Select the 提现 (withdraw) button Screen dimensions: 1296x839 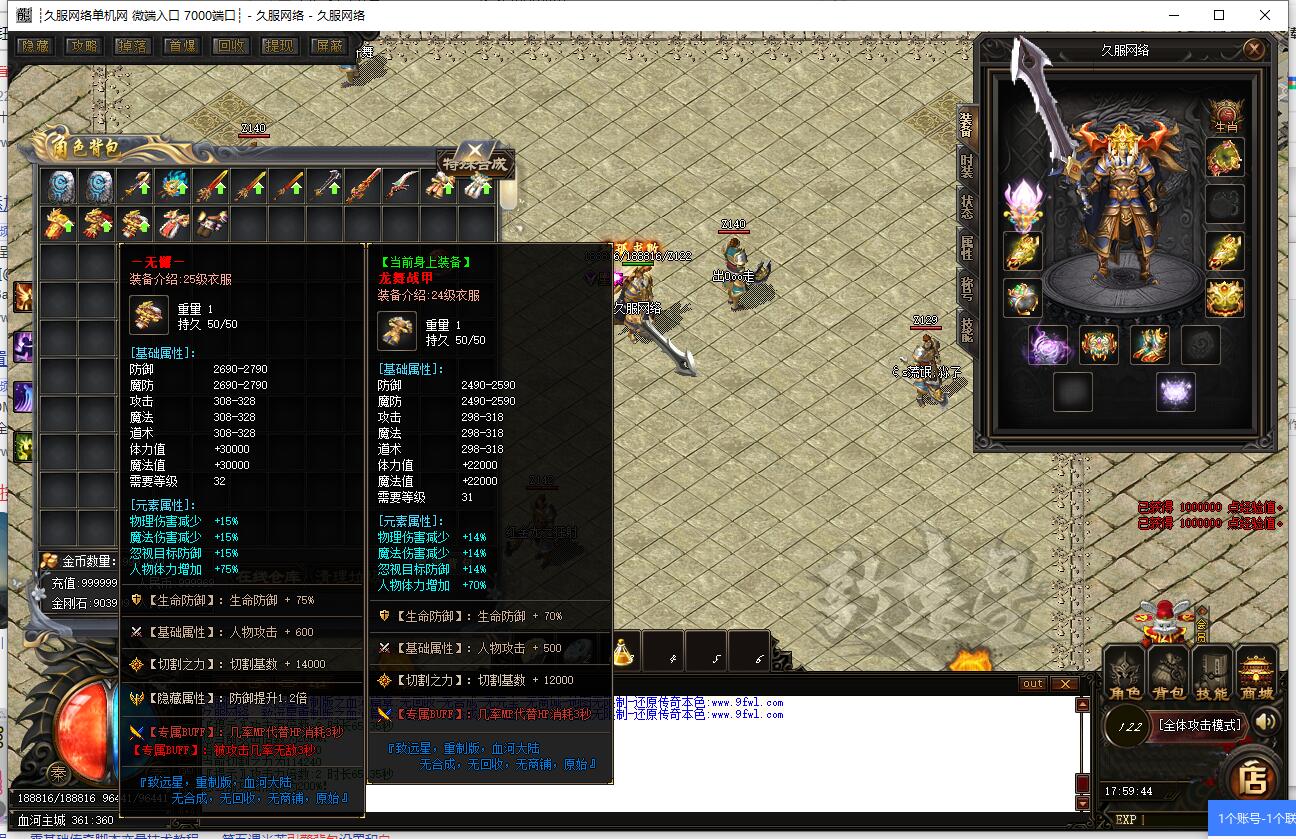pyautogui.click(x=280, y=46)
